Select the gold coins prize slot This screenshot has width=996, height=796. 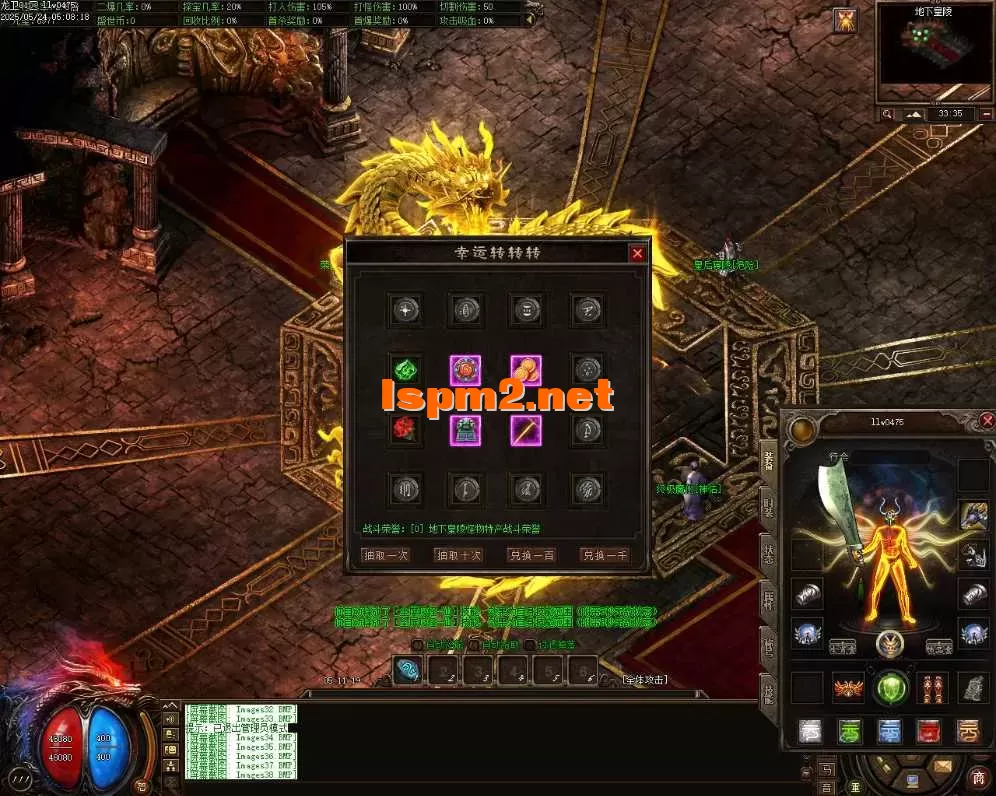[x=526, y=371]
